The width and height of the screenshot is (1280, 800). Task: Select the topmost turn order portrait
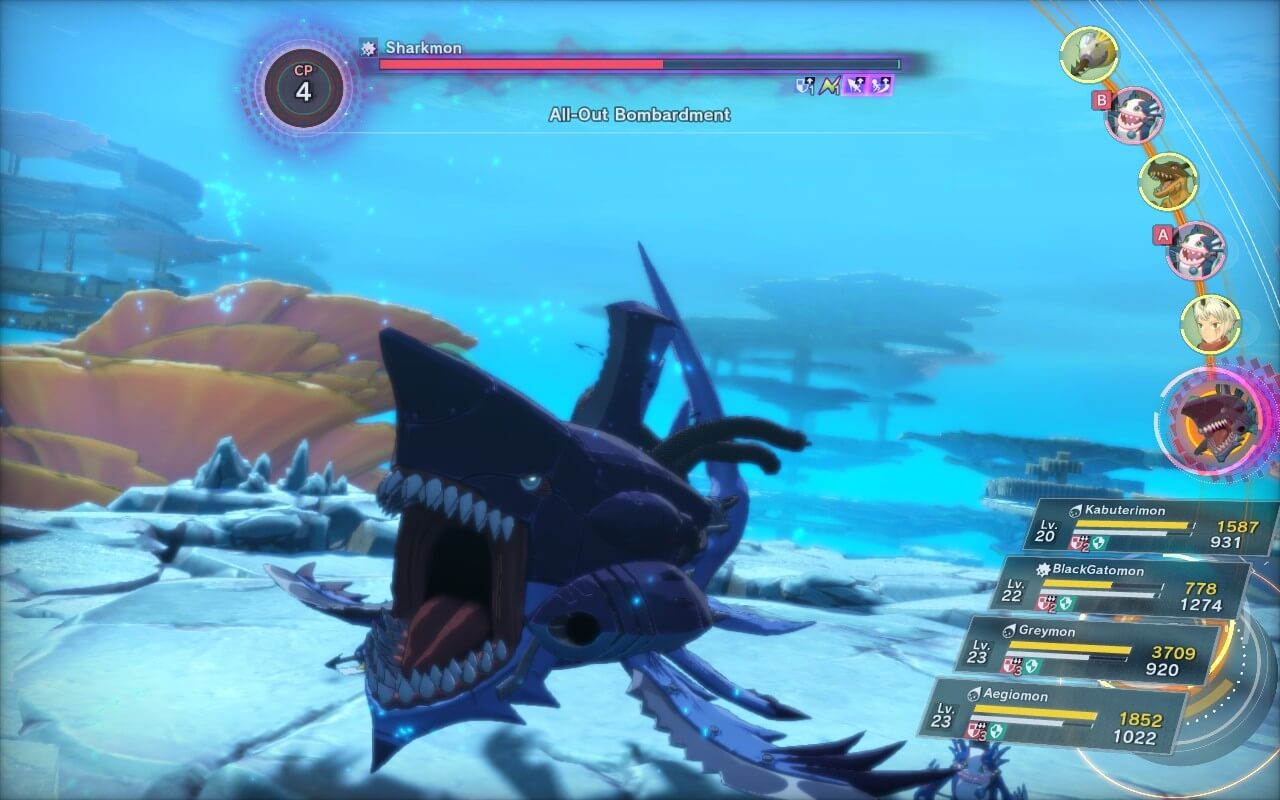click(1088, 55)
